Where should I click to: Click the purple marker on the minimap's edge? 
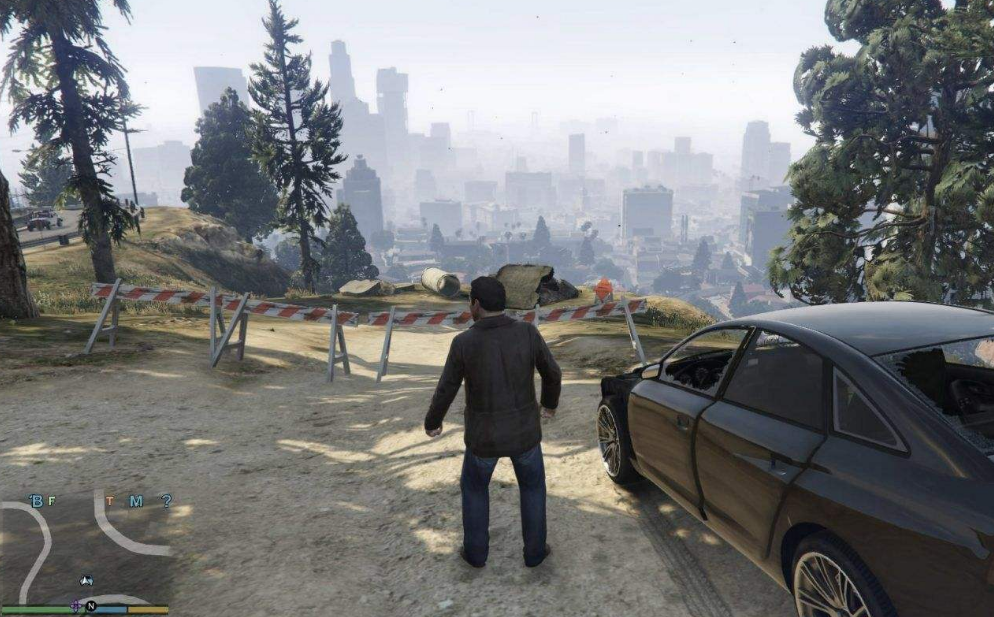pos(76,606)
